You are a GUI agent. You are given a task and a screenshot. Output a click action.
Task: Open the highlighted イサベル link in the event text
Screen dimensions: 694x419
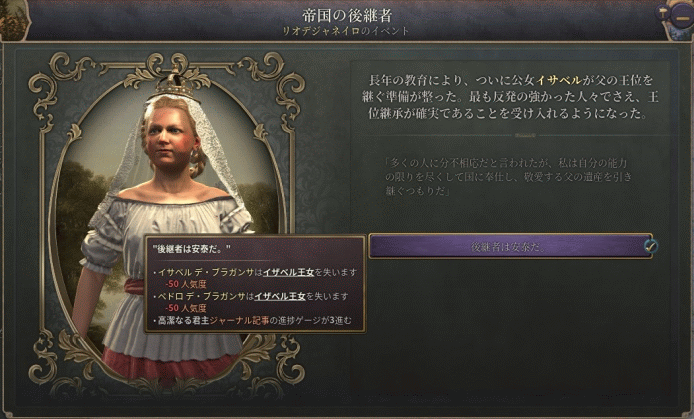[x=554, y=78]
